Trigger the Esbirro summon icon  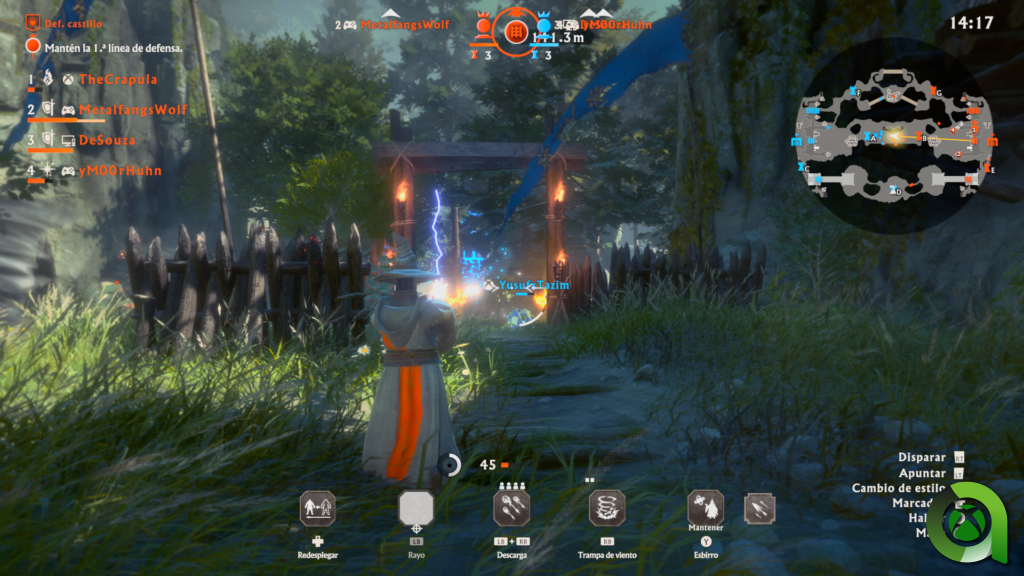click(705, 508)
